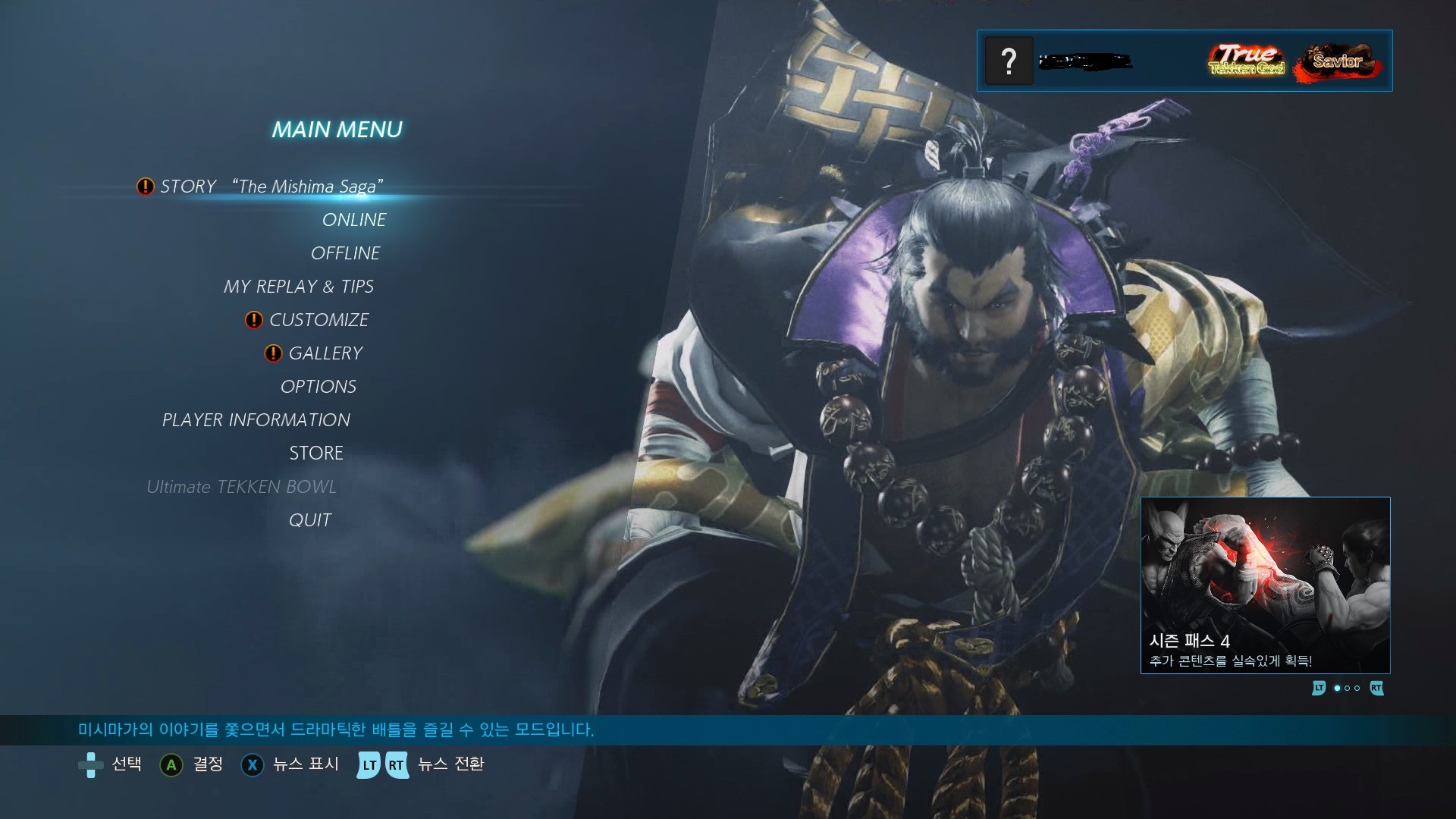Open MY REPLAY & TIPS
The width and height of the screenshot is (1456, 819).
click(298, 287)
